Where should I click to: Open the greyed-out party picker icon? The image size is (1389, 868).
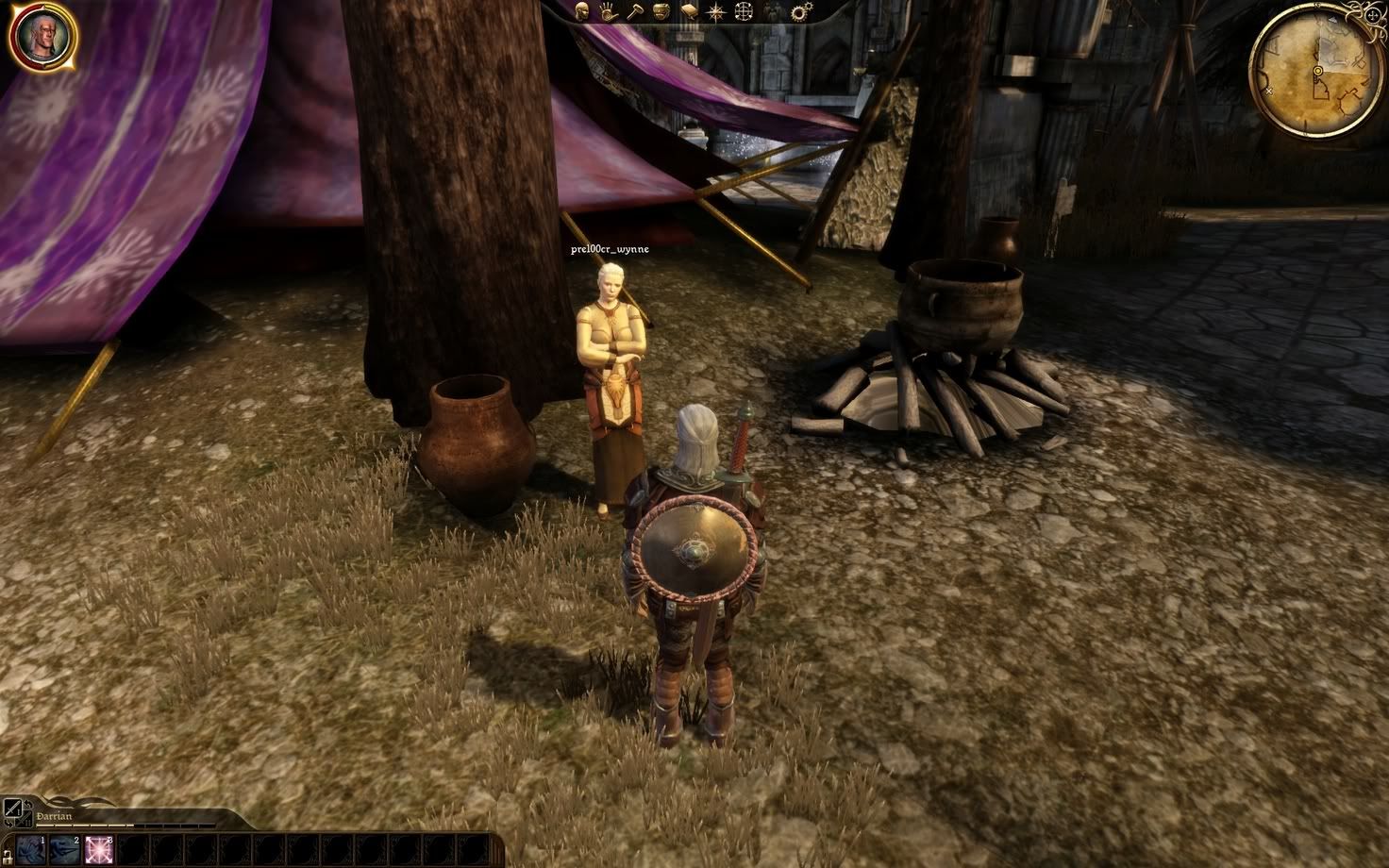(774, 12)
